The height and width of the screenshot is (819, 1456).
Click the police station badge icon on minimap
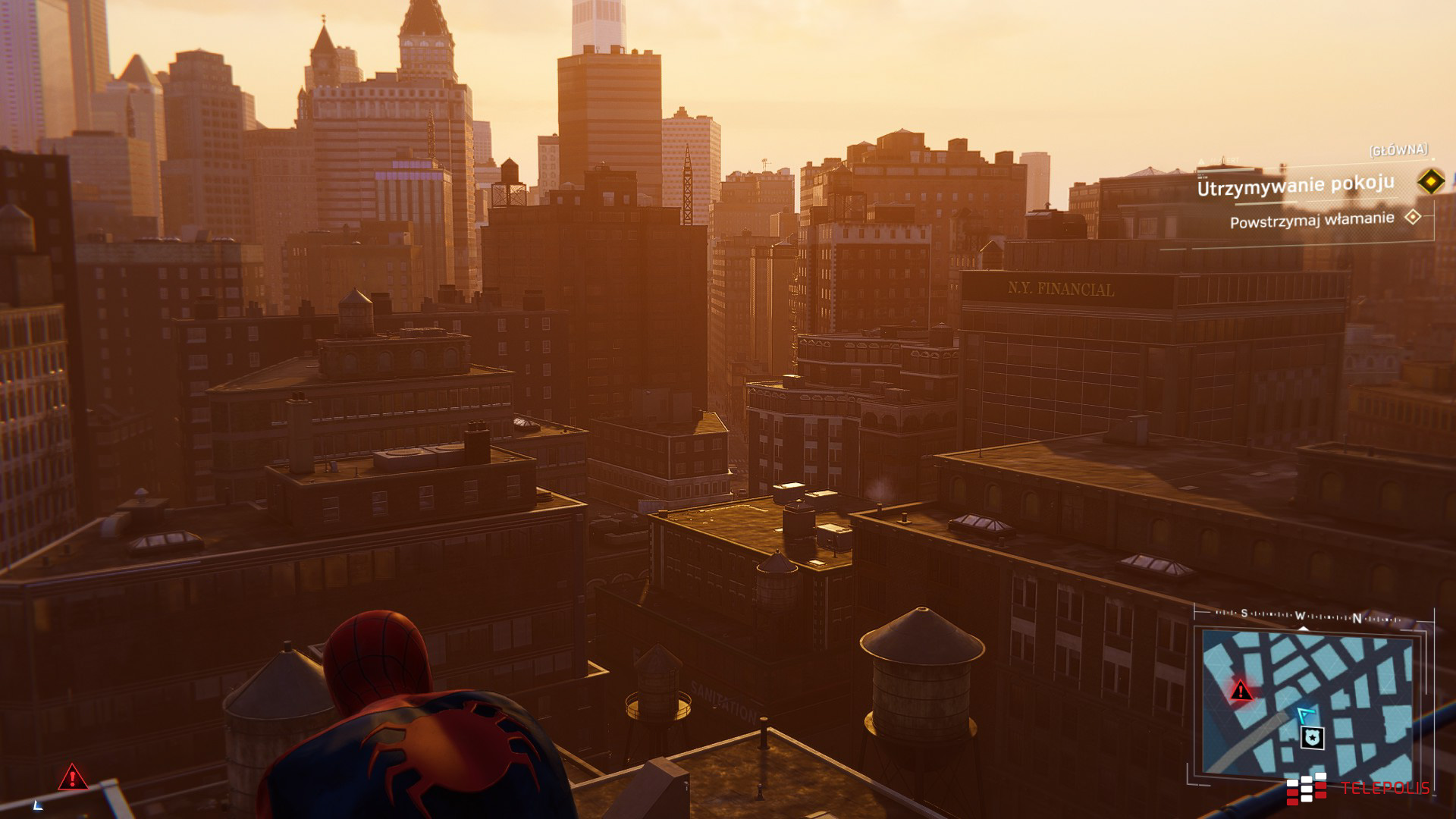coord(1313,737)
